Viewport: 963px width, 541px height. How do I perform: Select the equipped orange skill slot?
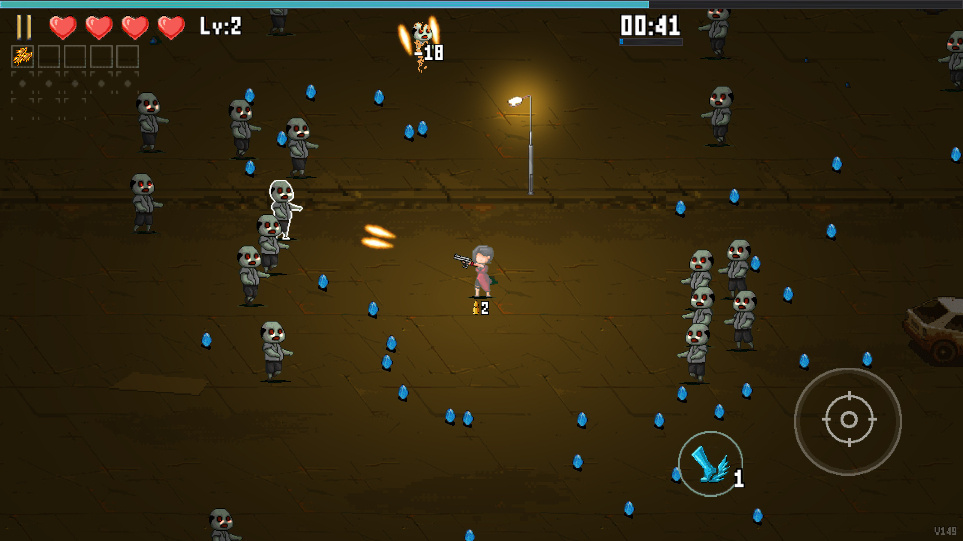[22, 57]
